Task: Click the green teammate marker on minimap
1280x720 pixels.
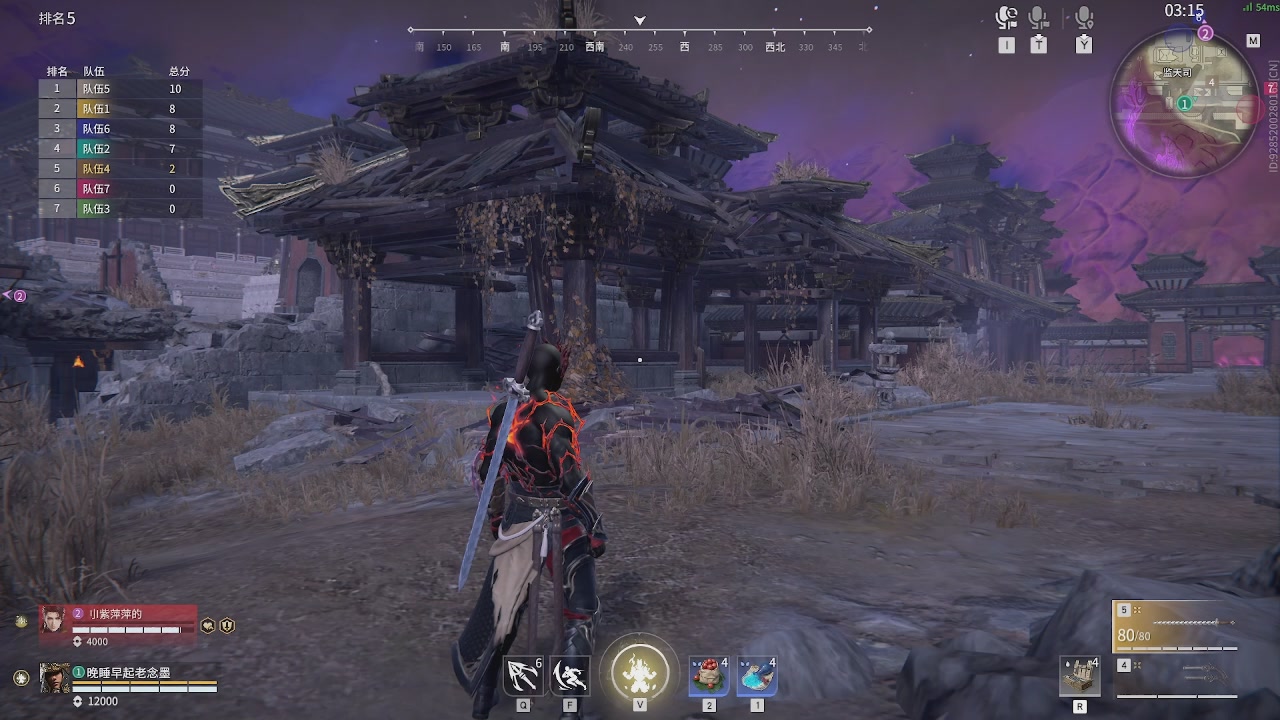Action: pyautogui.click(x=1185, y=103)
